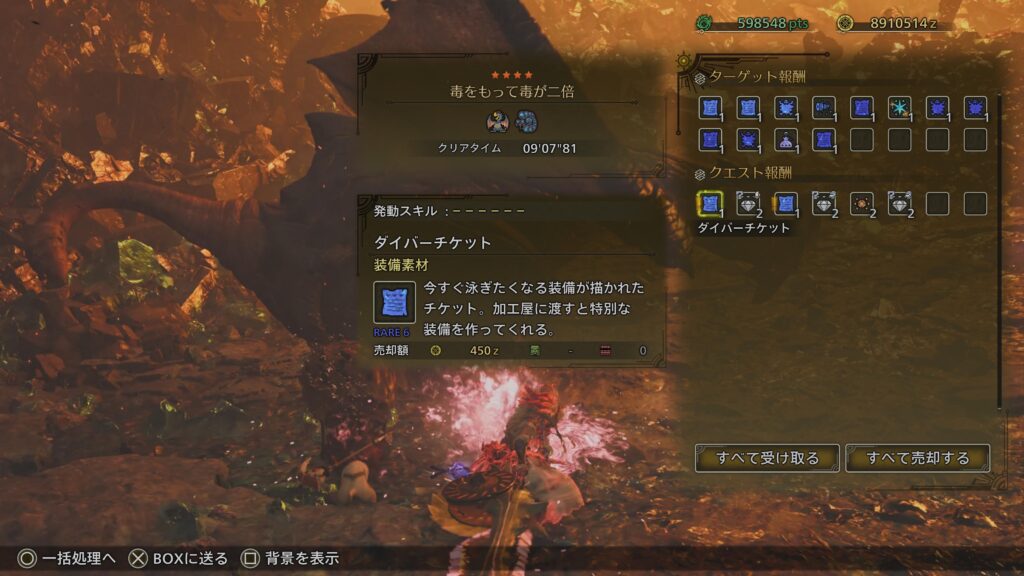Select the cyan sparkle target reward item
The image size is (1024, 576).
click(x=900, y=108)
